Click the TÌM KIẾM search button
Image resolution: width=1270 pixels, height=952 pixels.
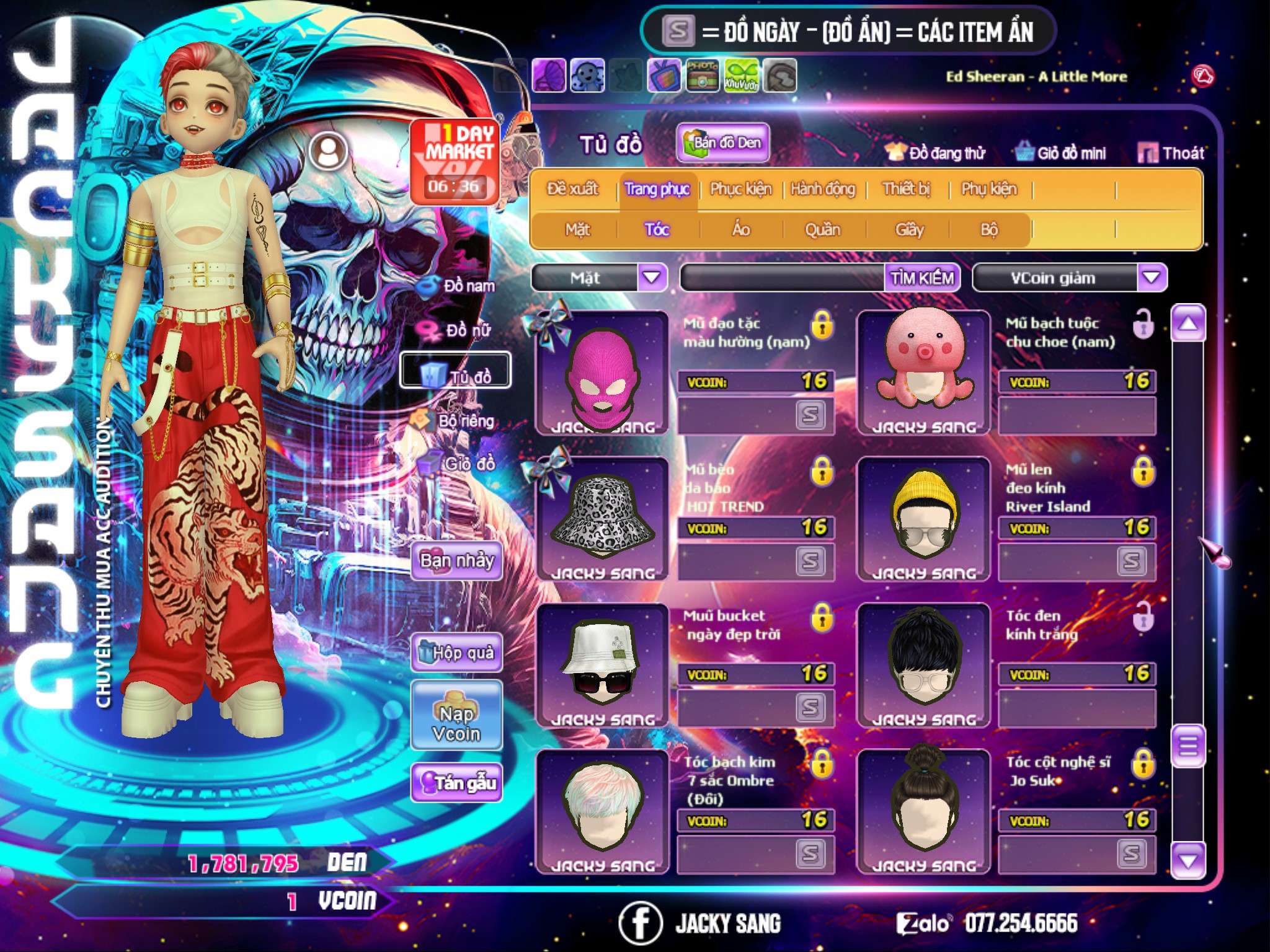pos(922,278)
